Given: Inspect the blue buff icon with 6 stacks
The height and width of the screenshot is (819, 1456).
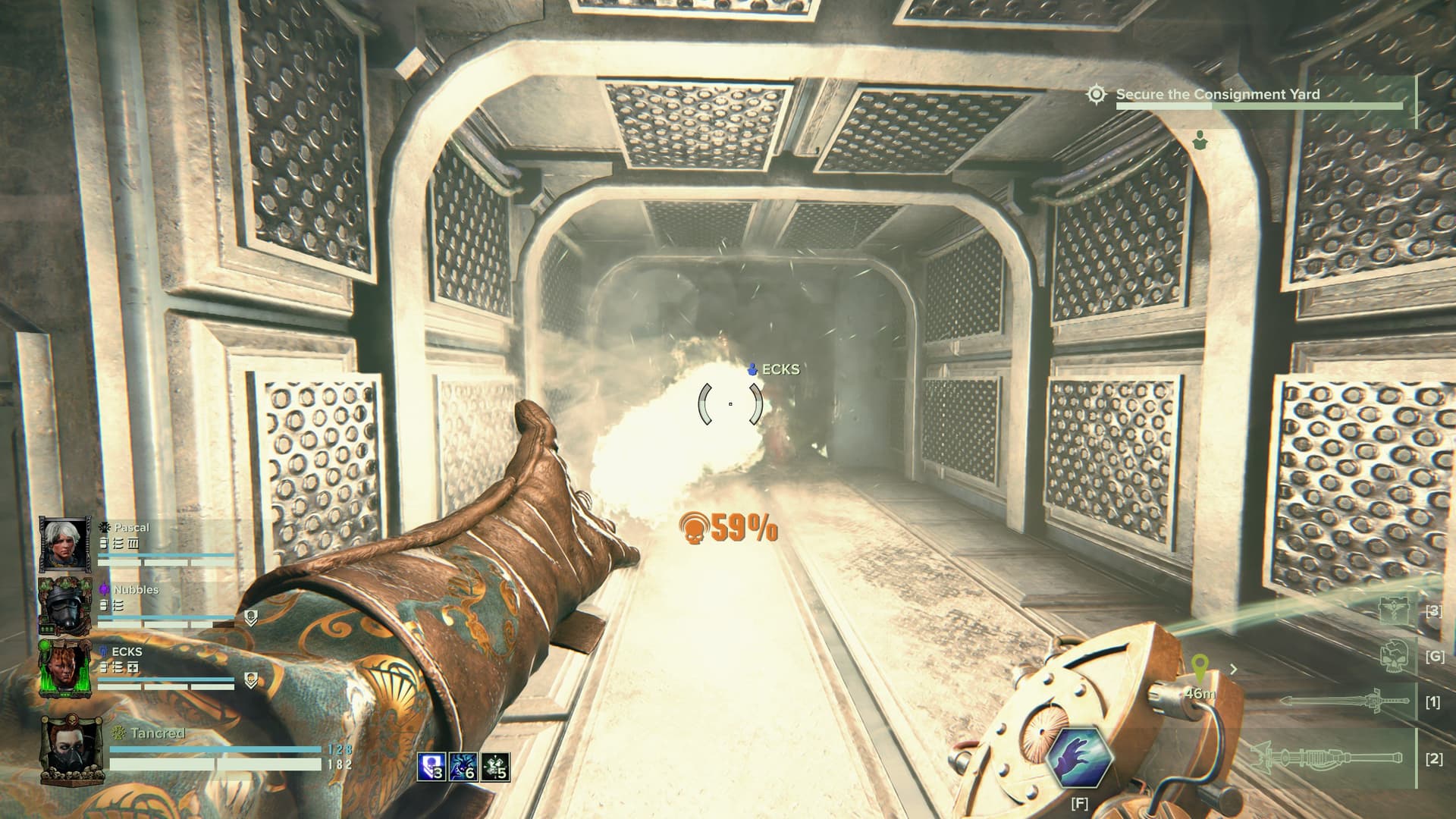Looking at the screenshot, I should point(463,767).
